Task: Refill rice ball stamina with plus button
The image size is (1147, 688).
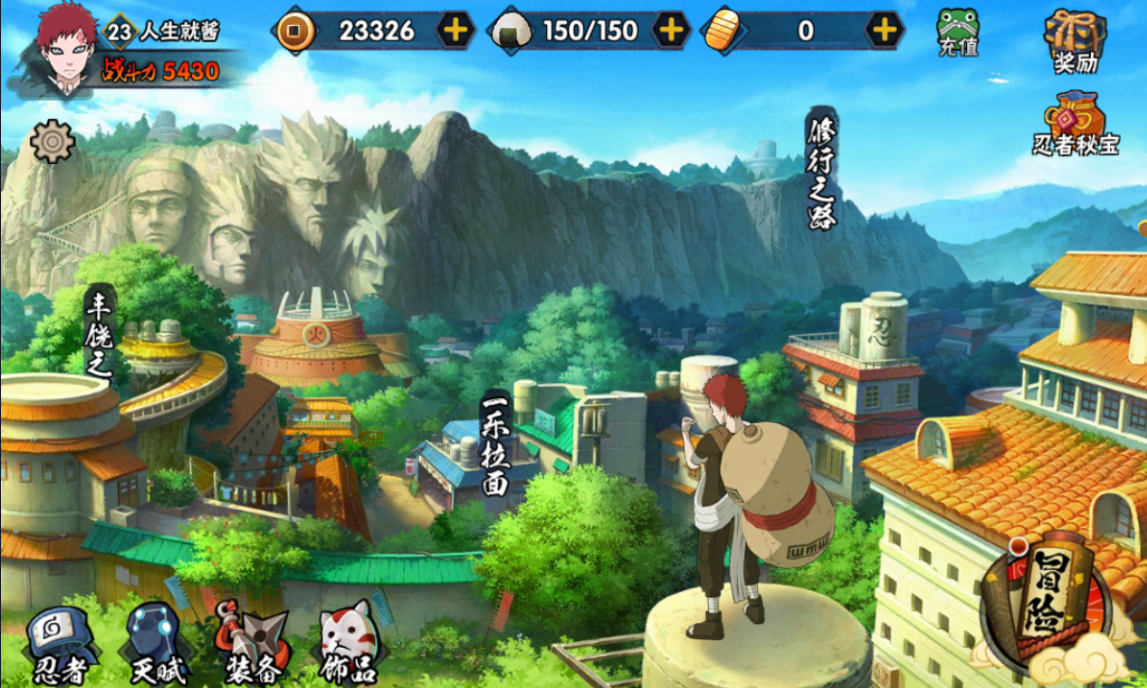Action: pyautogui.click(x=672, y=30)
